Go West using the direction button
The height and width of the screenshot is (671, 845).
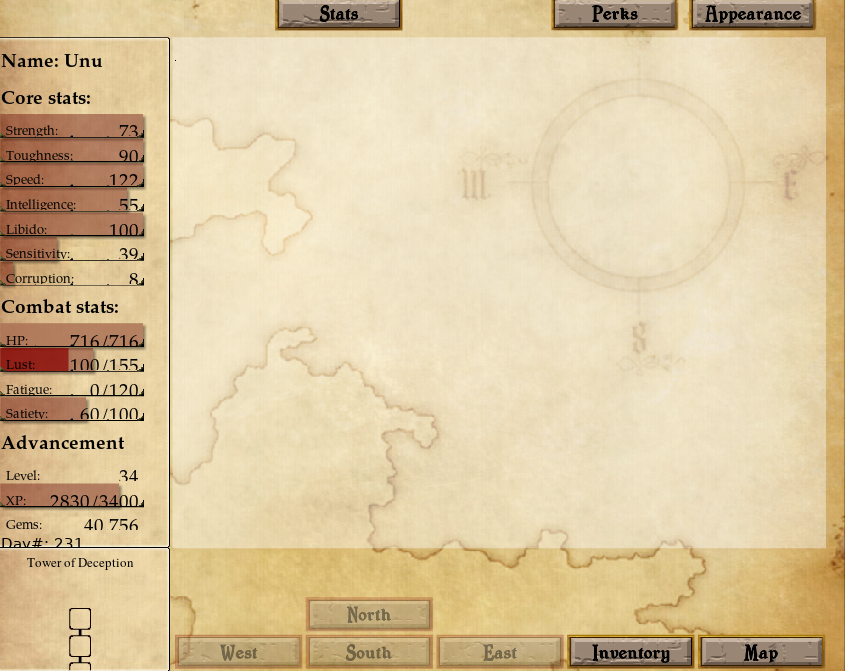coord(238,653)
